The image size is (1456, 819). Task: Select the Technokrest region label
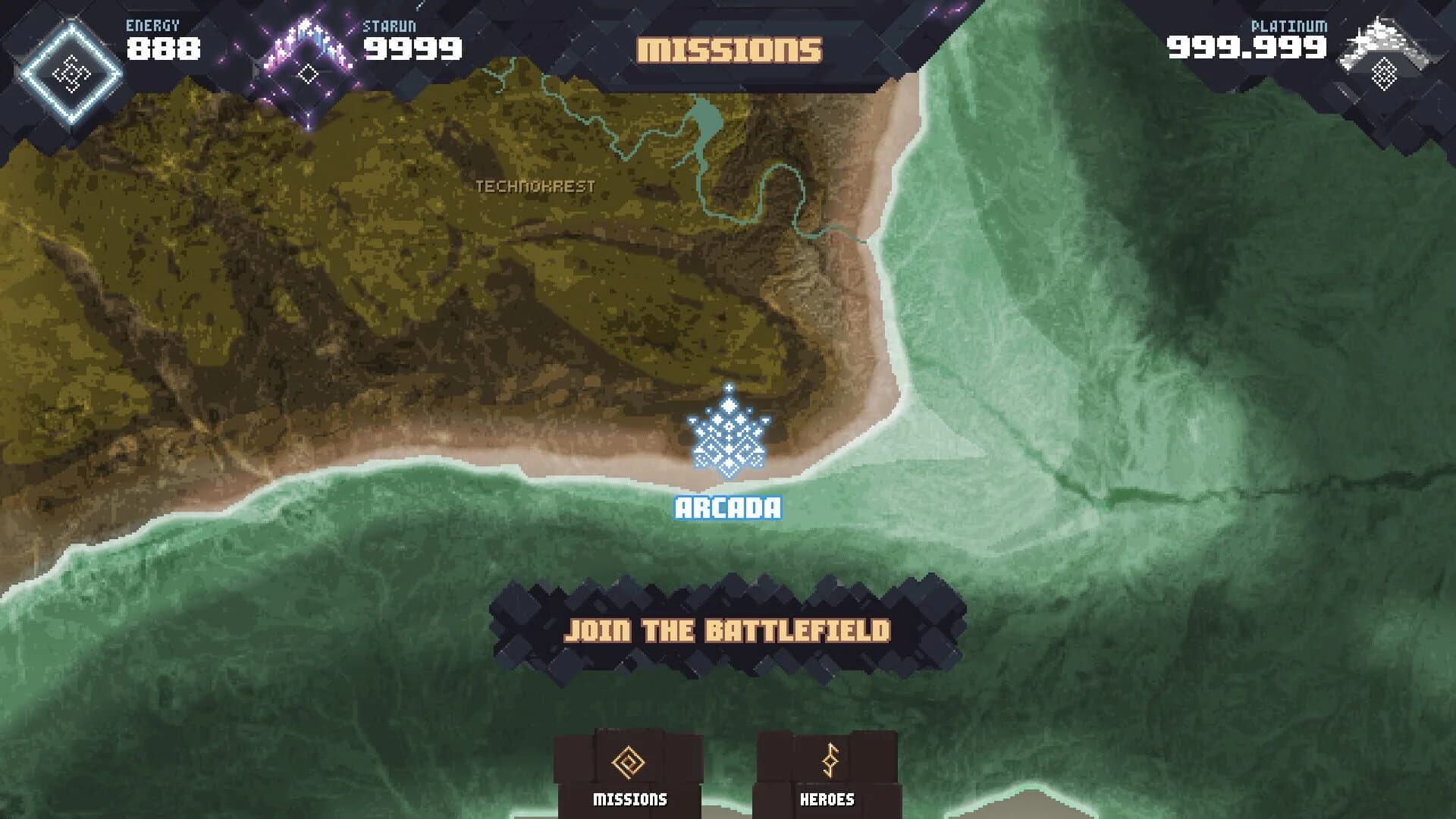pyautogui.click(x=536, y=187)
